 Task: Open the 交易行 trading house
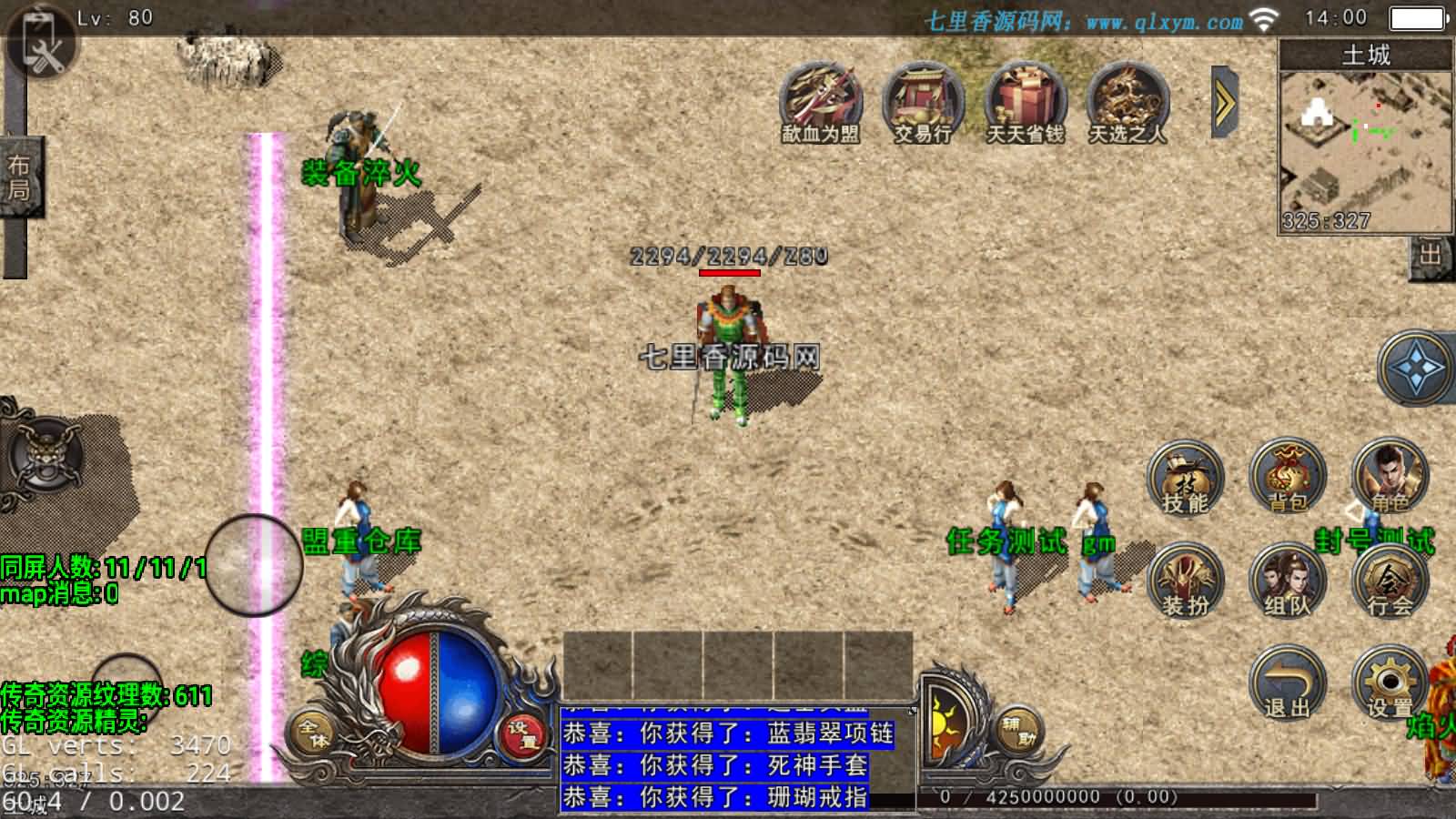[923, 103]
